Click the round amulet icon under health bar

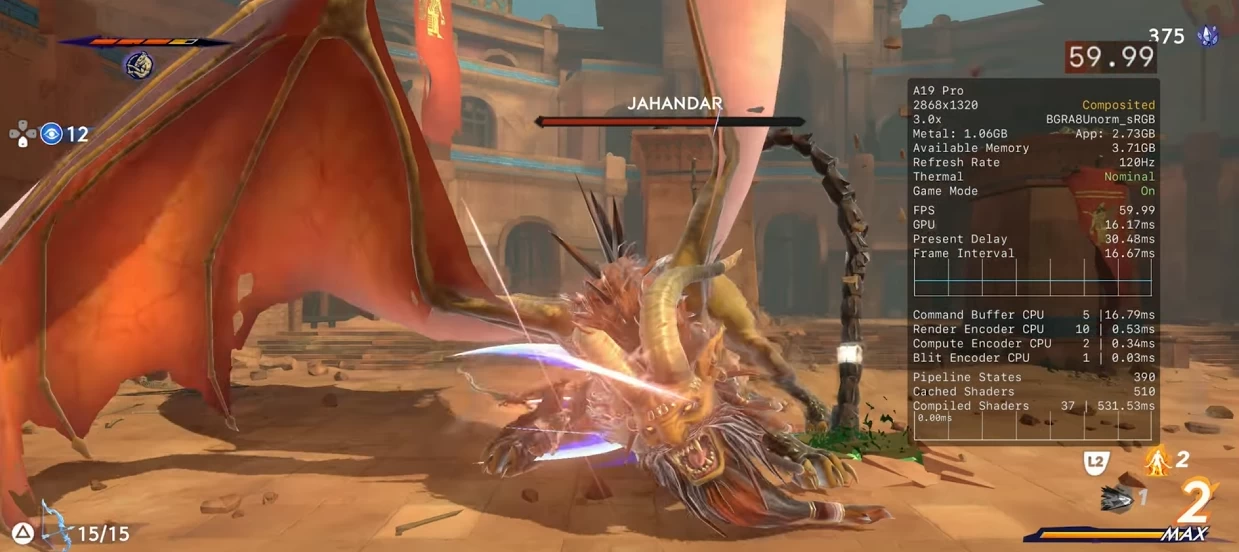[138, 66]
